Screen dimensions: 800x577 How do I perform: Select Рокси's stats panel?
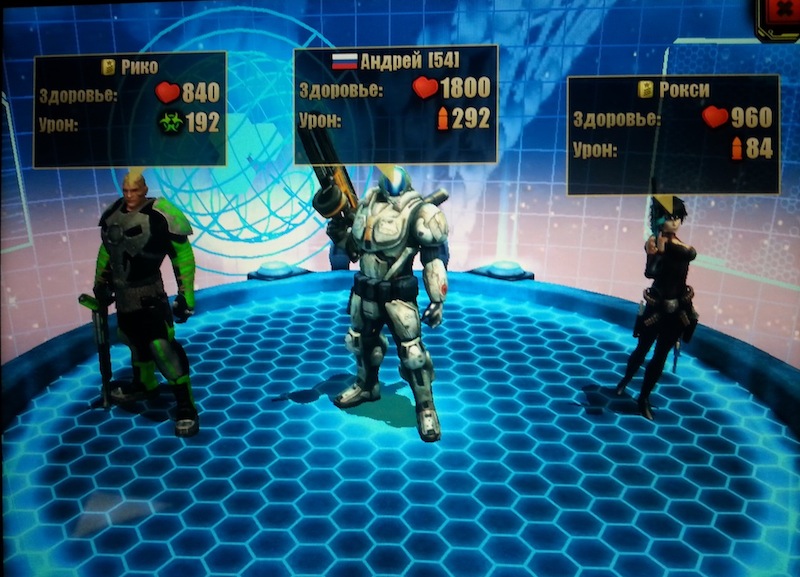tap(673, 134)
